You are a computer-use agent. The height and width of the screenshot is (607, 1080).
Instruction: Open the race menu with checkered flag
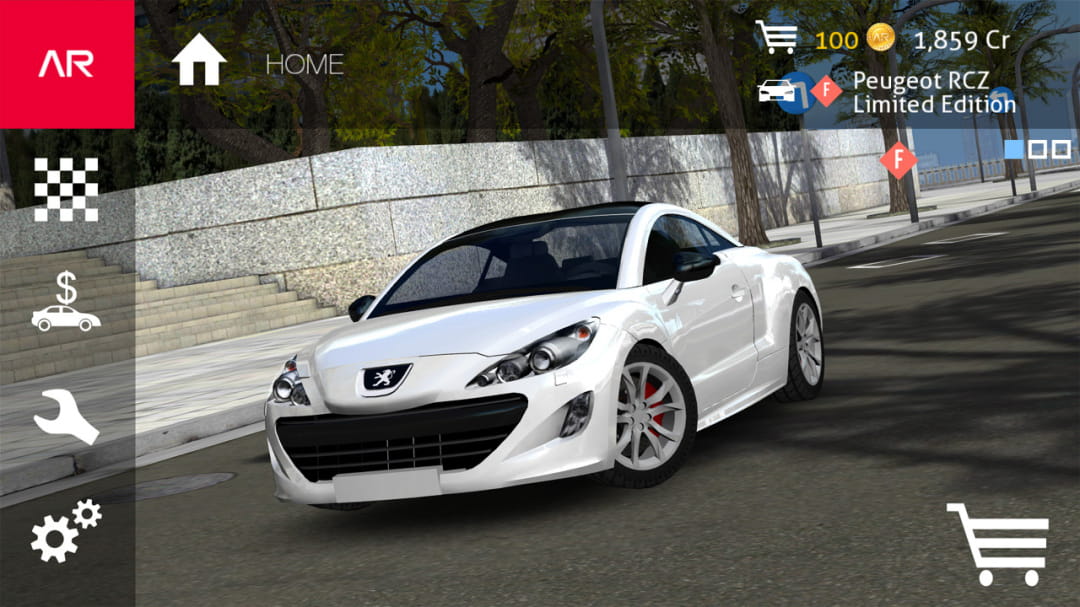[66, 189]
